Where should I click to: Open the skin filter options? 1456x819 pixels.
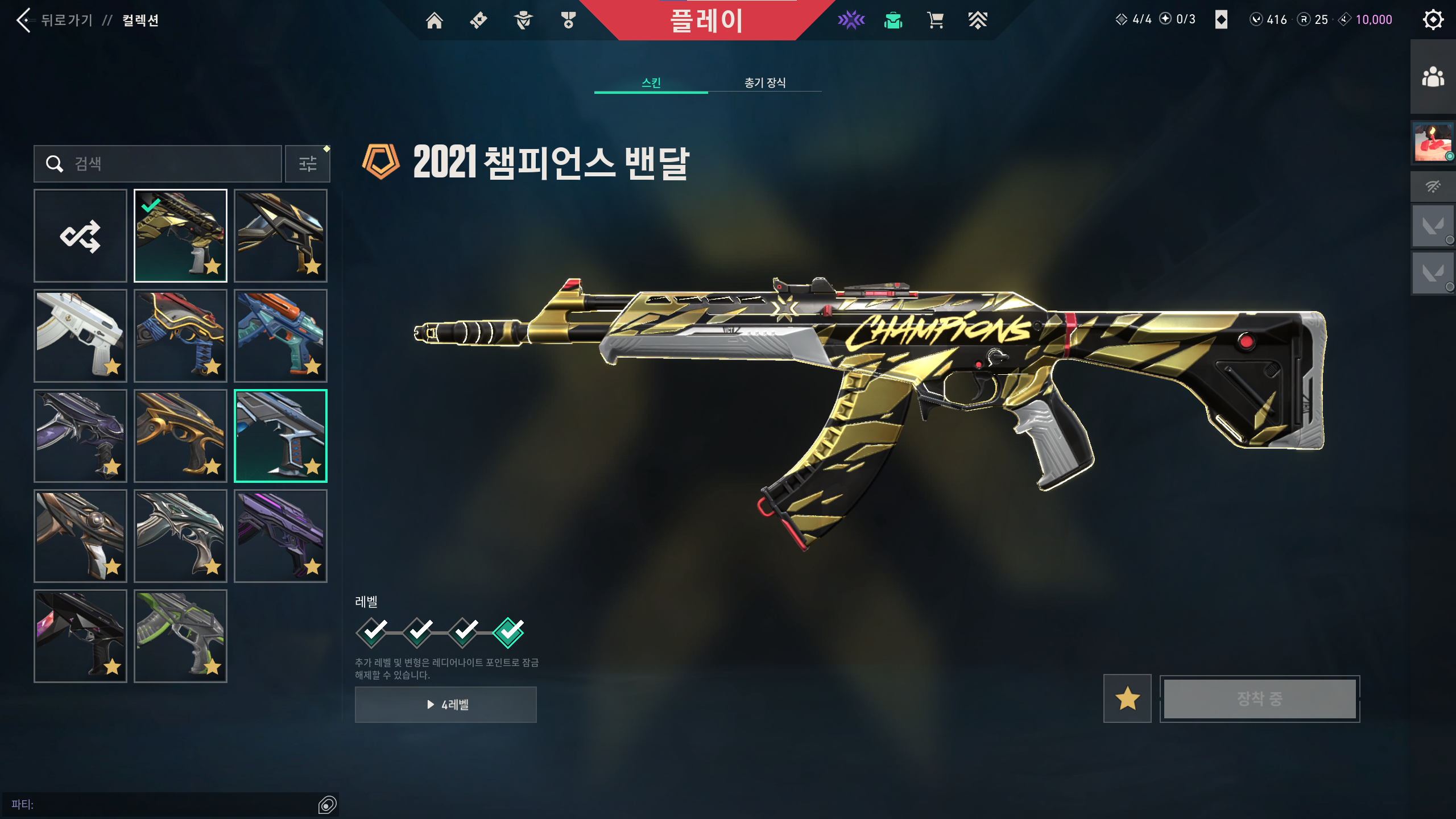tap(308, 164)
